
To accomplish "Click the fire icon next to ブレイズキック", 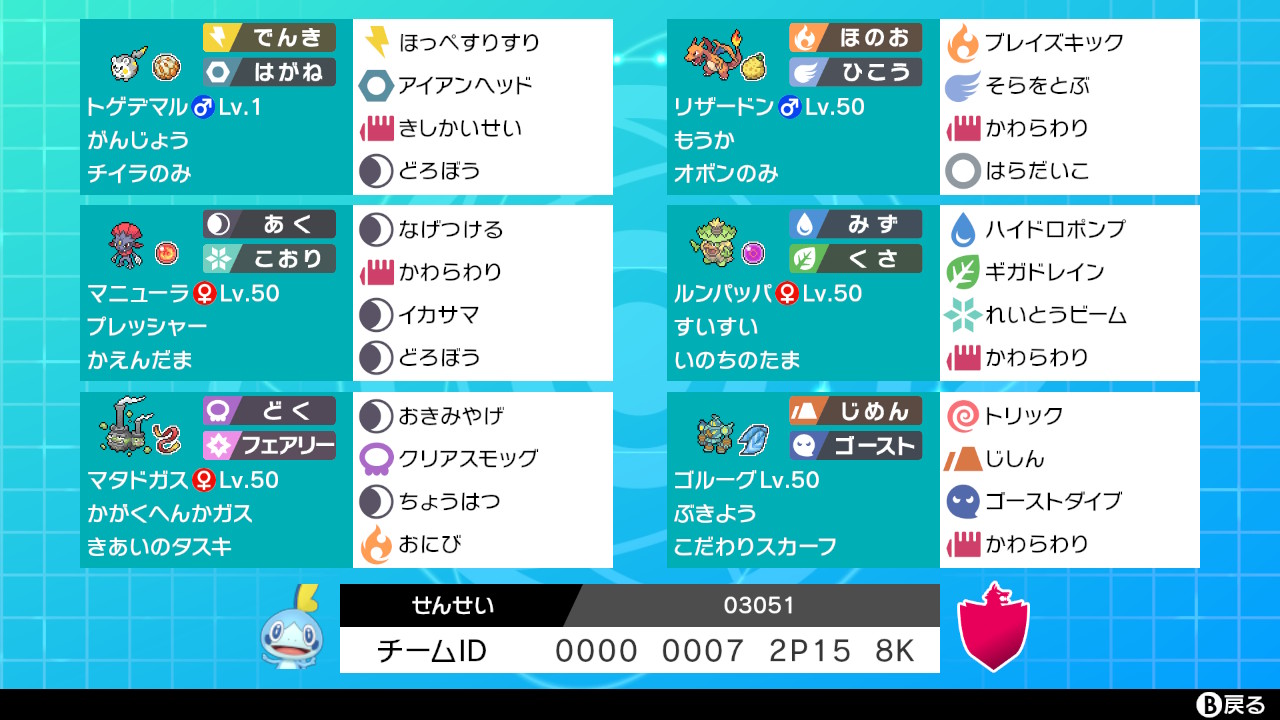I will click(962, 44).
